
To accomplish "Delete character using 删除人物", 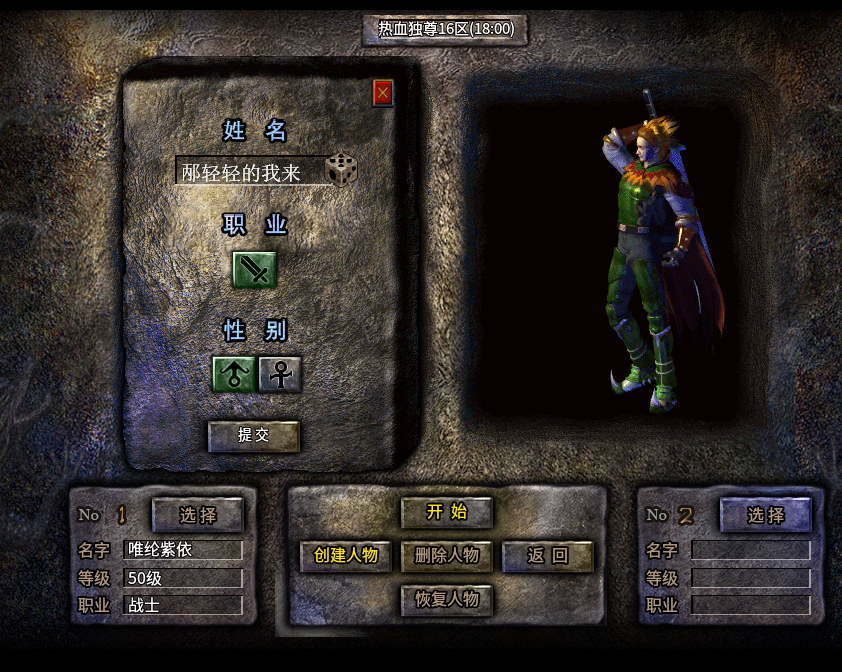I will coord(447,556).
